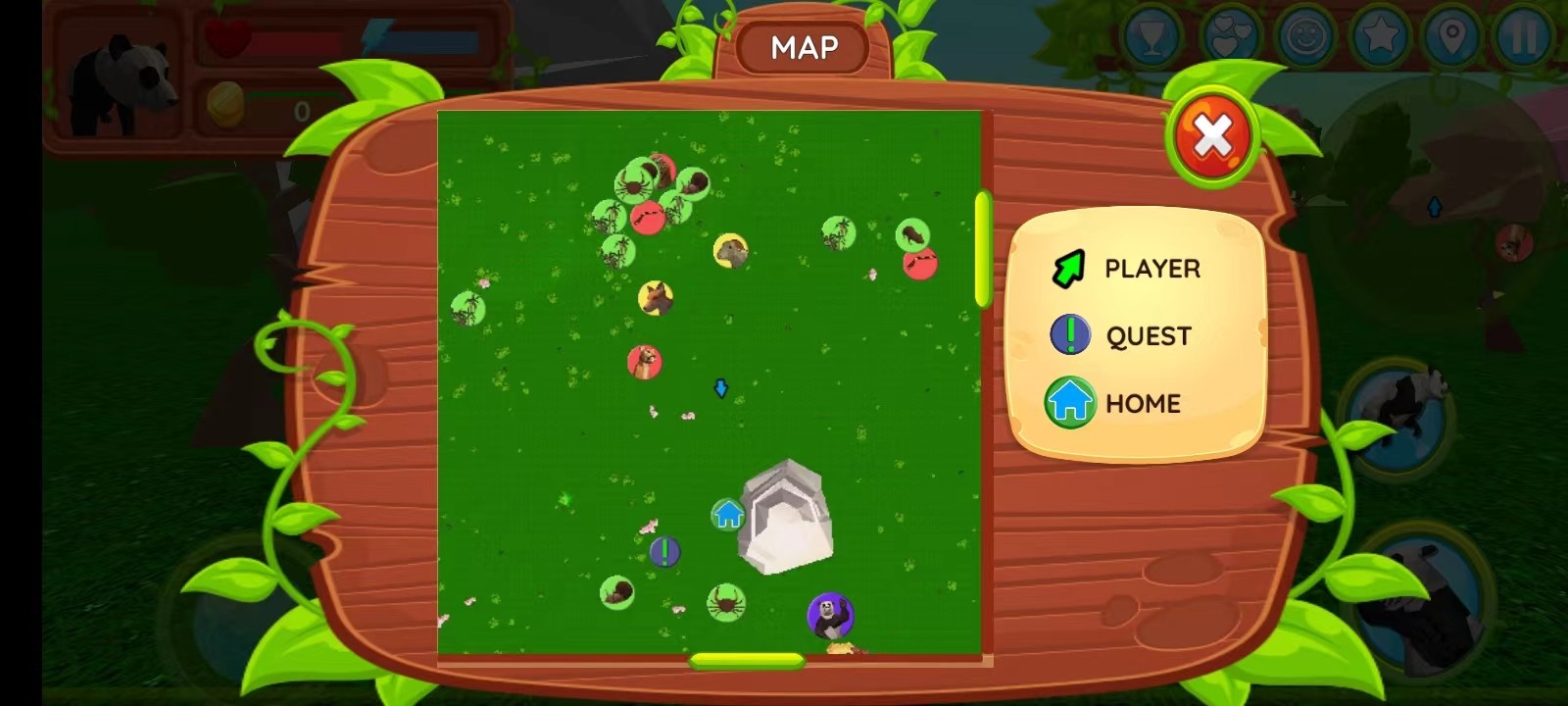
Task: Click the map's horizontal green scrollbar
Action: pyautogui.click(x=747, y=661)
